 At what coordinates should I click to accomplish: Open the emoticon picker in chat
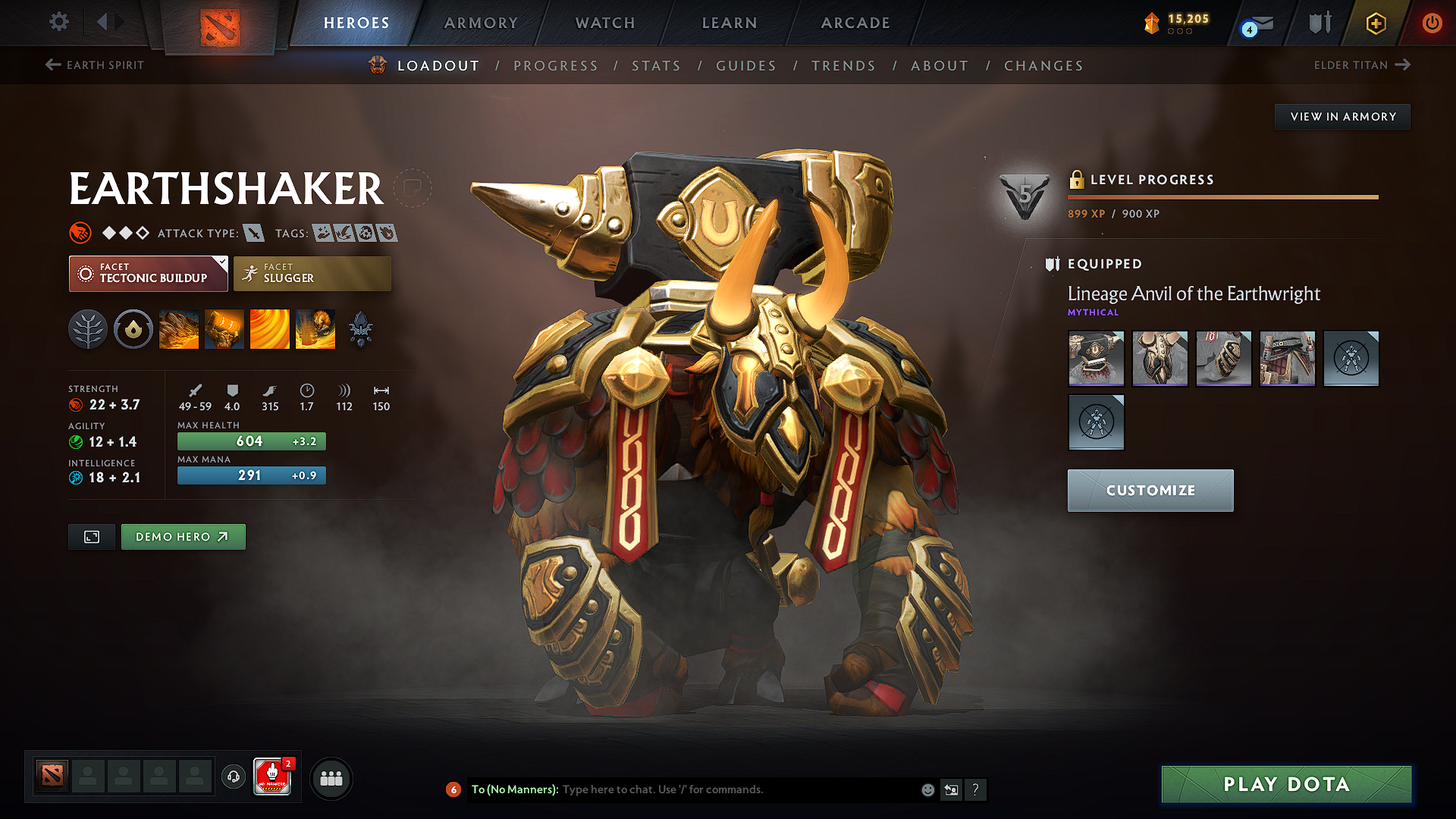(927, 789)
